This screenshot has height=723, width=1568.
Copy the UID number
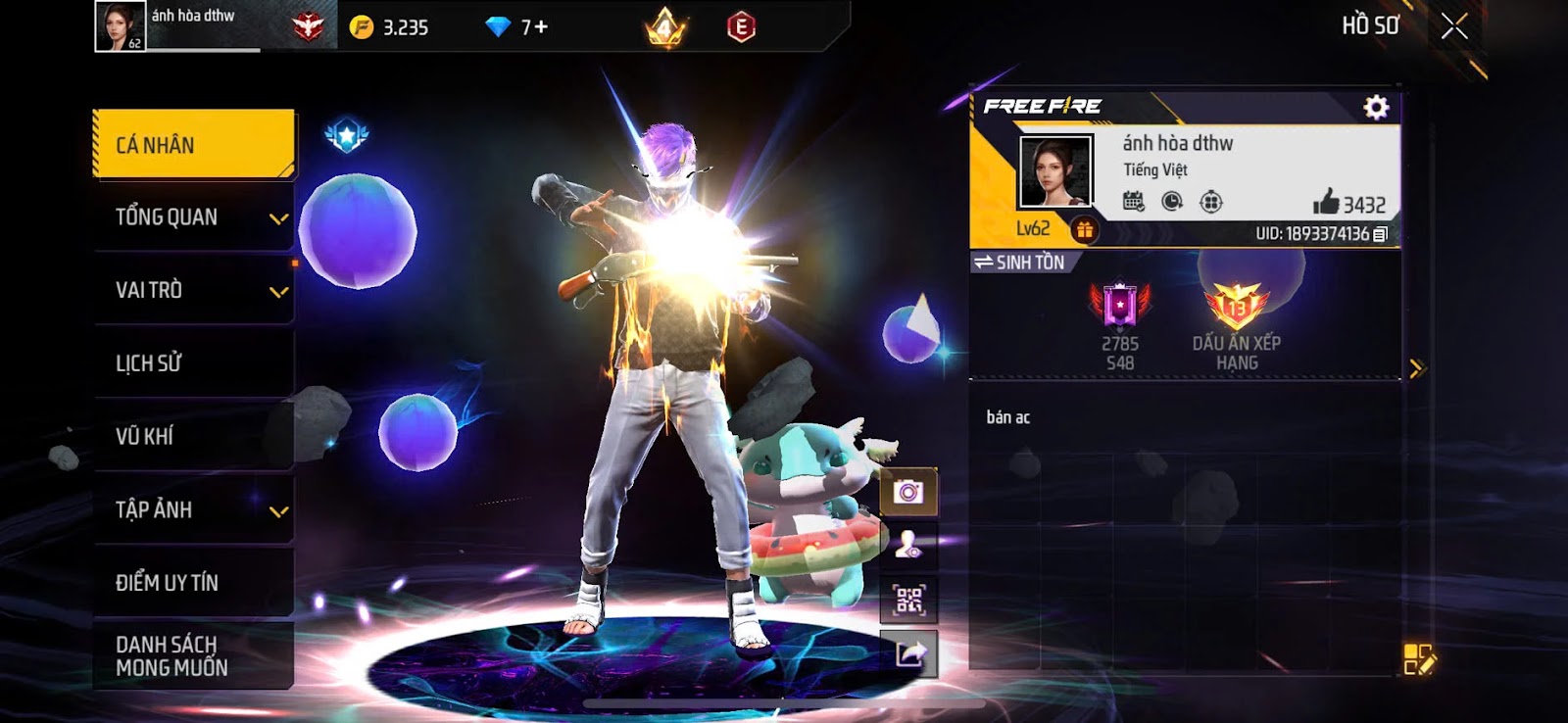[1381, 234]
